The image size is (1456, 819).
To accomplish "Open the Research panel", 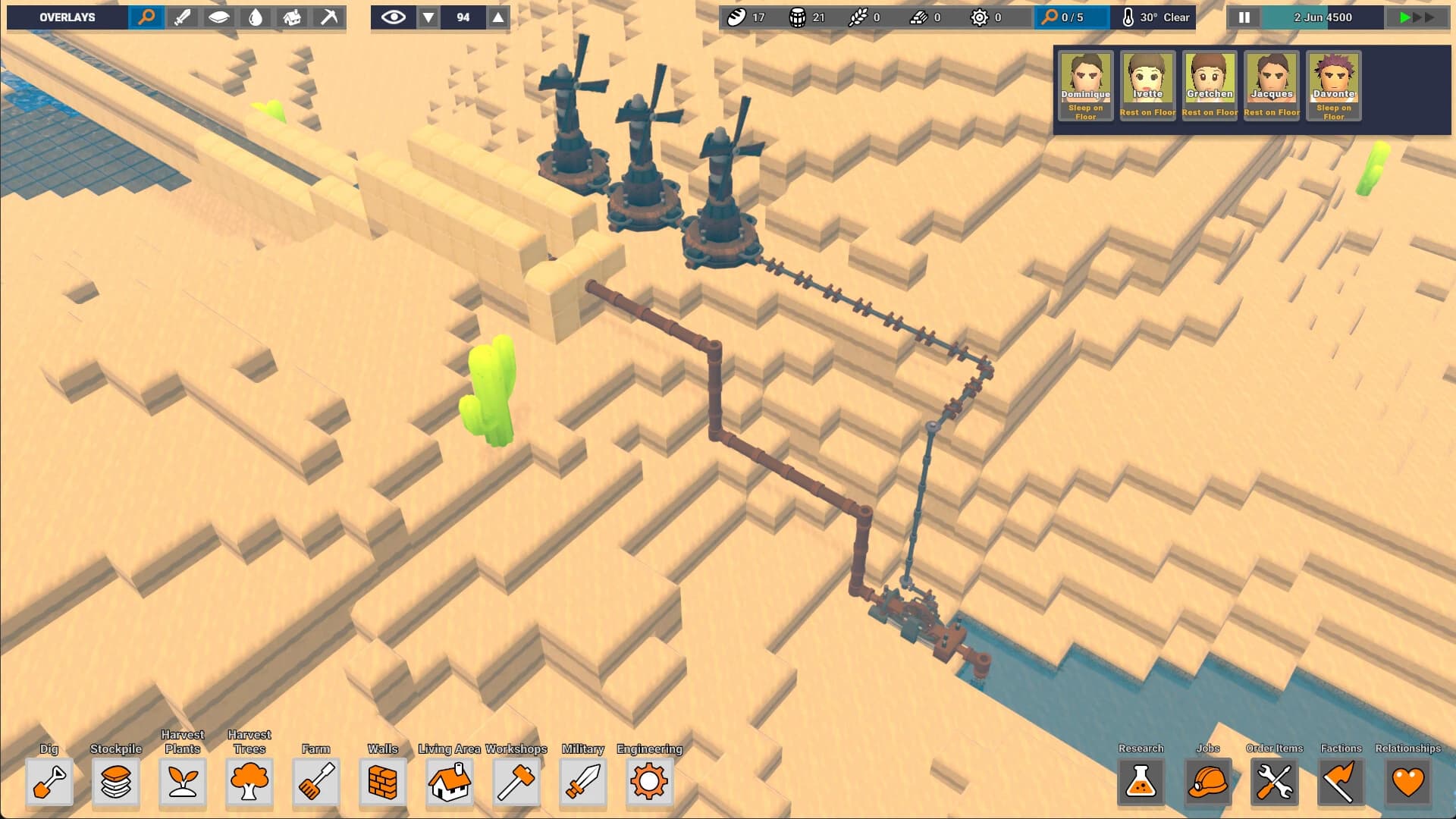I will 1142,783.
